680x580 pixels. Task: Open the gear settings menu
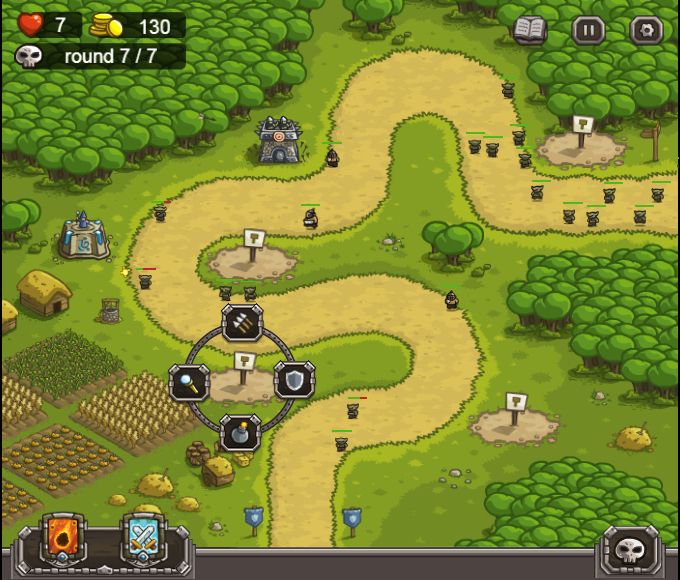[x=646, y=30]
